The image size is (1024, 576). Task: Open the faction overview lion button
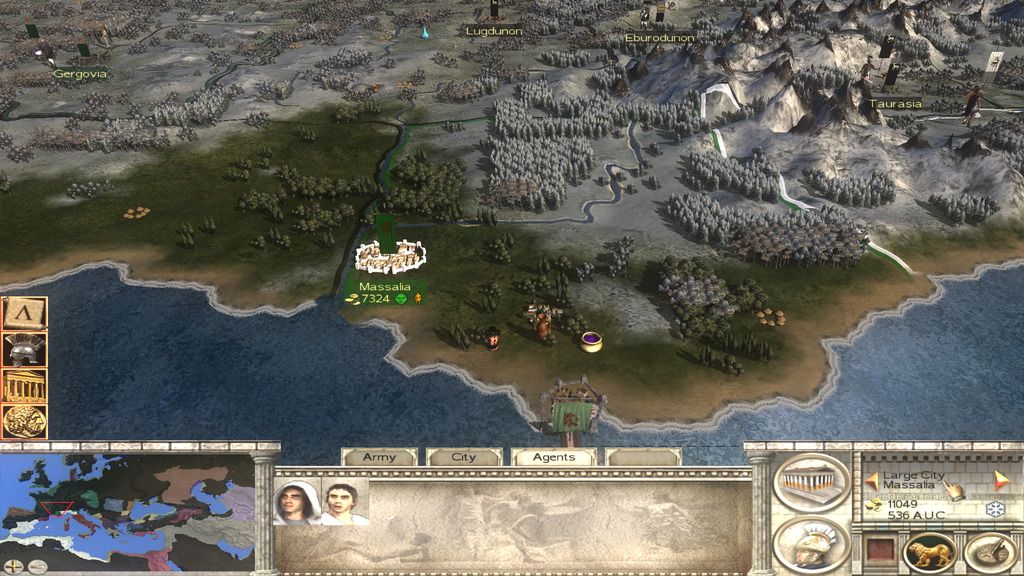(x=930, y=552)
